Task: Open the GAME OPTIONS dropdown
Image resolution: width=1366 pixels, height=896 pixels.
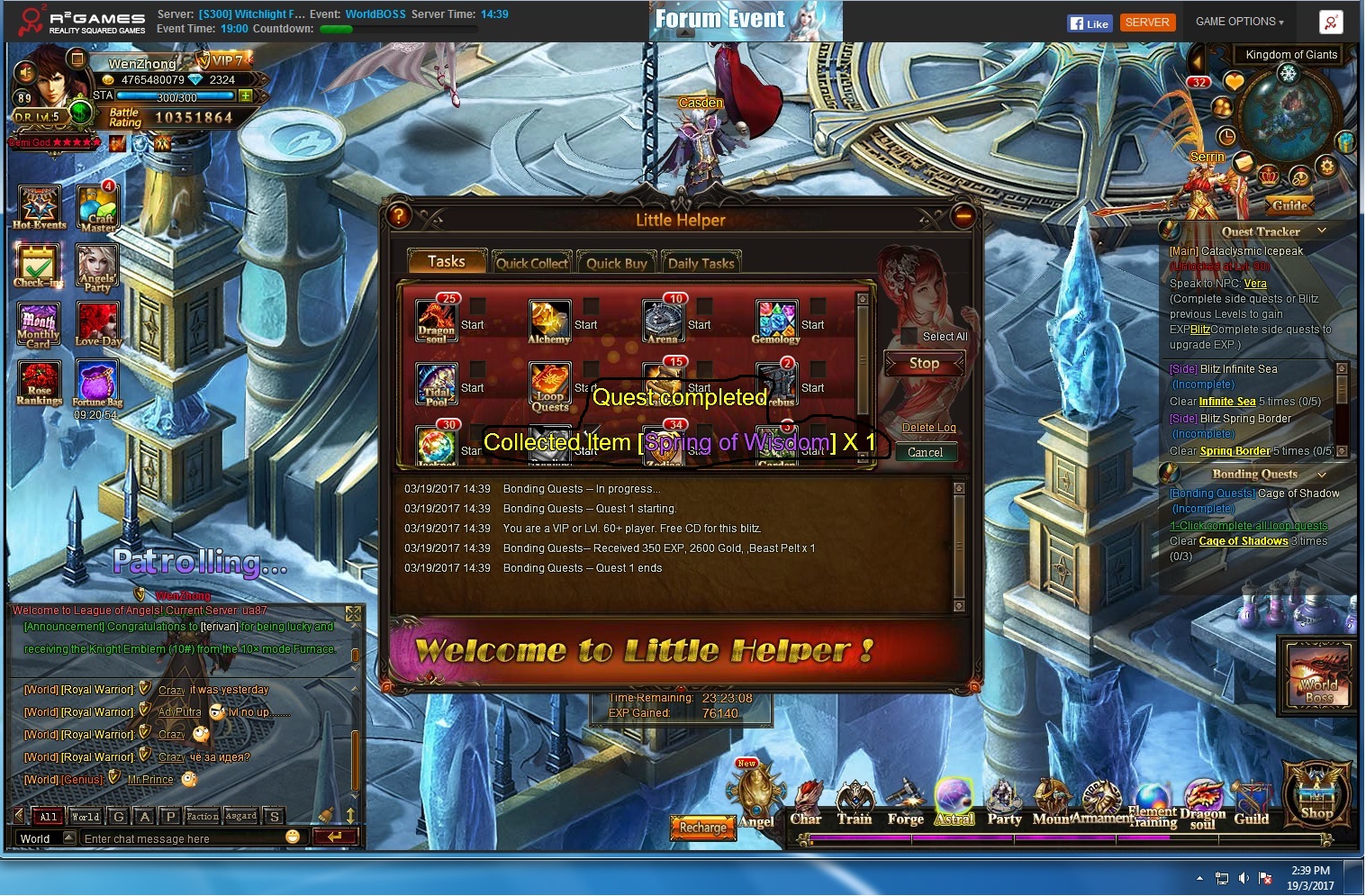Action: [x=1239, y=22]
